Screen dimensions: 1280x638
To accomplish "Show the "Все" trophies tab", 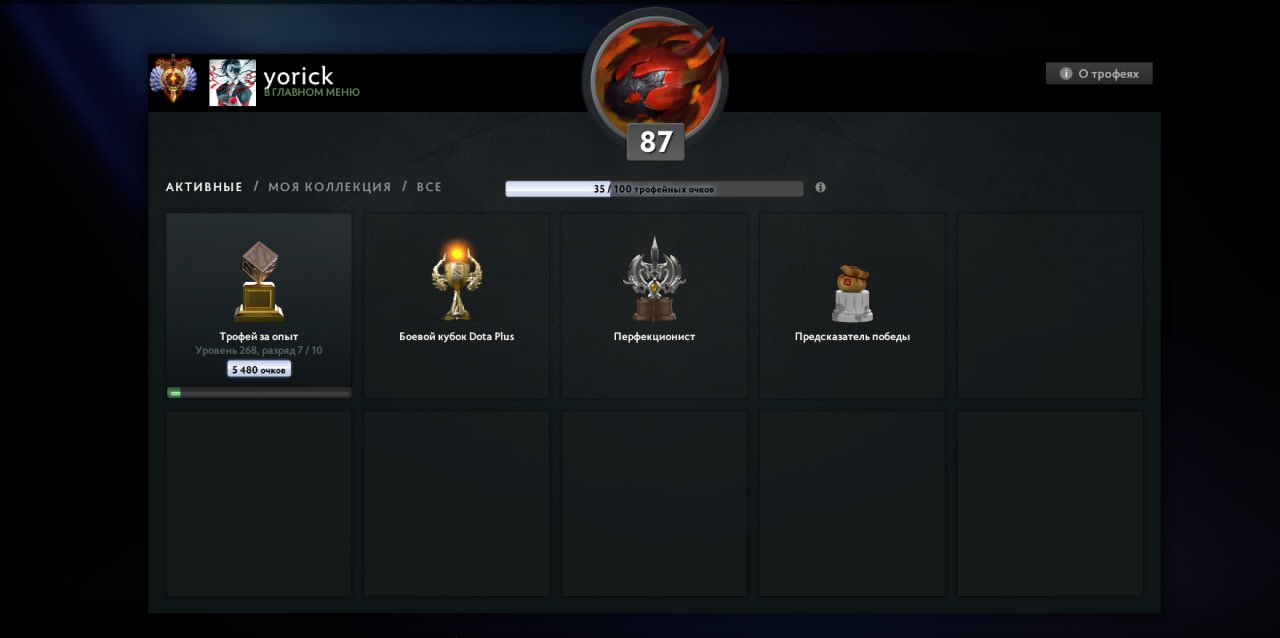I will coord(429,187).
